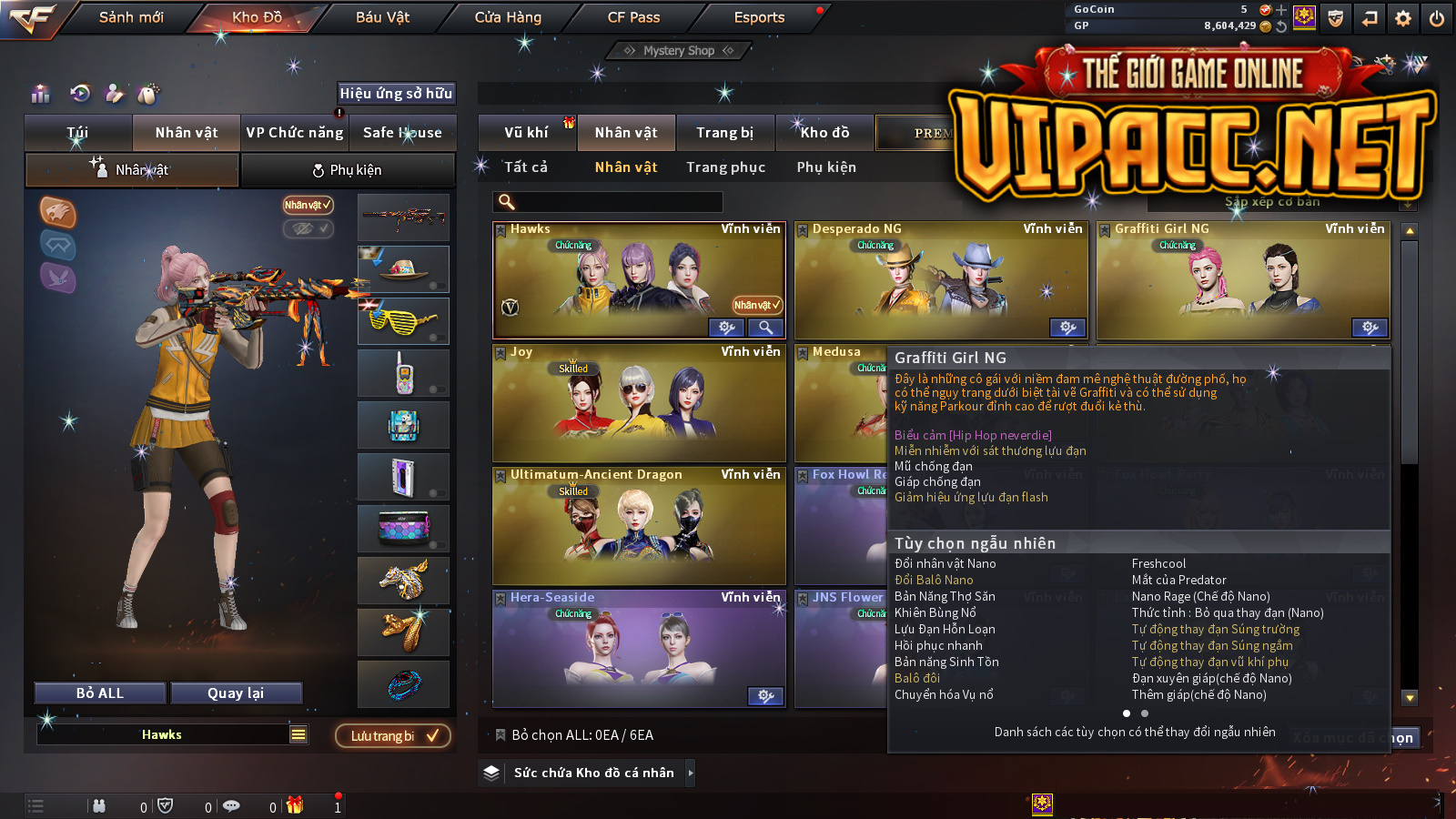The height and width of the screenshot is (819, 1456).
Task: Open the gear settings icon
Action: click(x=1403, y=18)
